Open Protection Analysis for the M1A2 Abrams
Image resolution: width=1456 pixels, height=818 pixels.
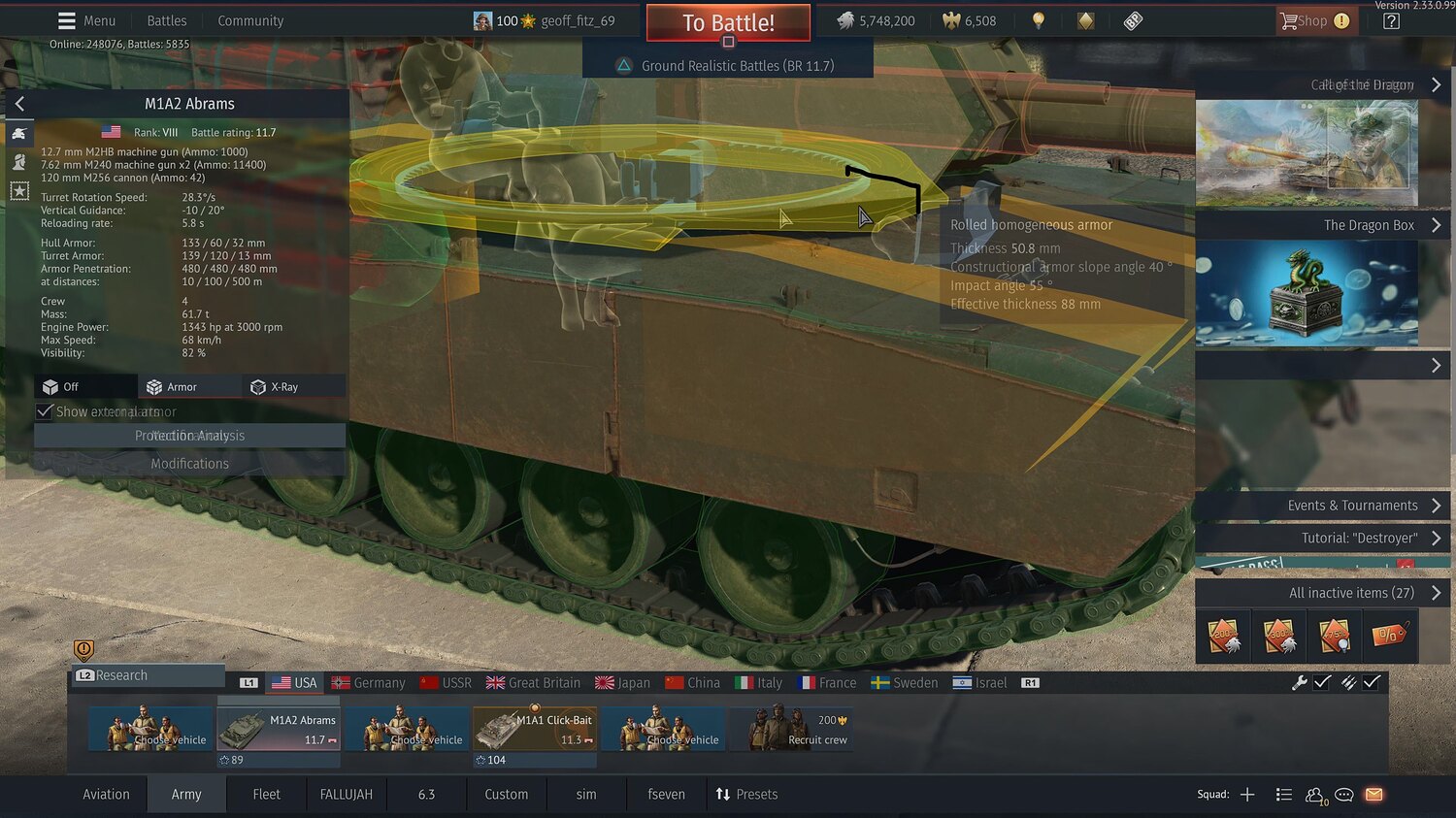pyautogui.click(x=189, y=435)
